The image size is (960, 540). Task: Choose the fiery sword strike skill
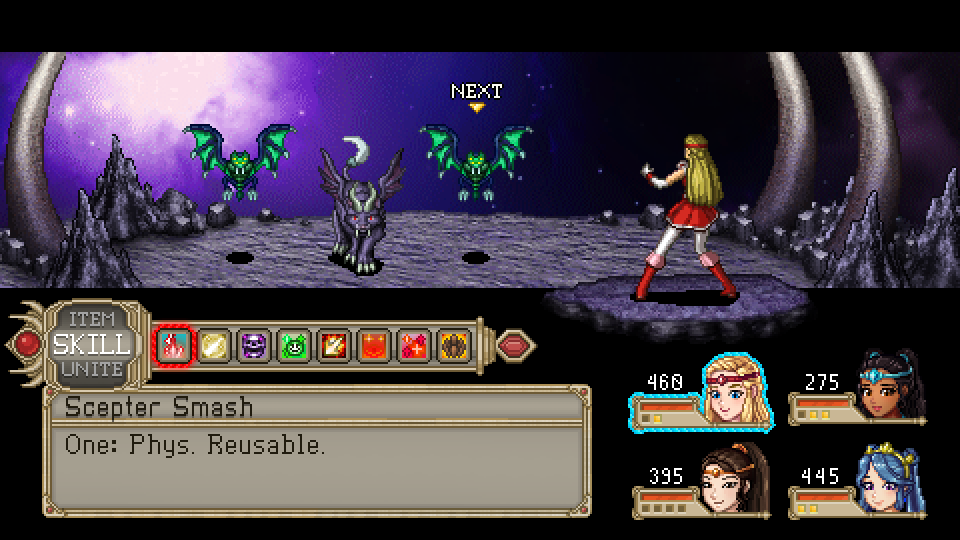coord(332,346)
